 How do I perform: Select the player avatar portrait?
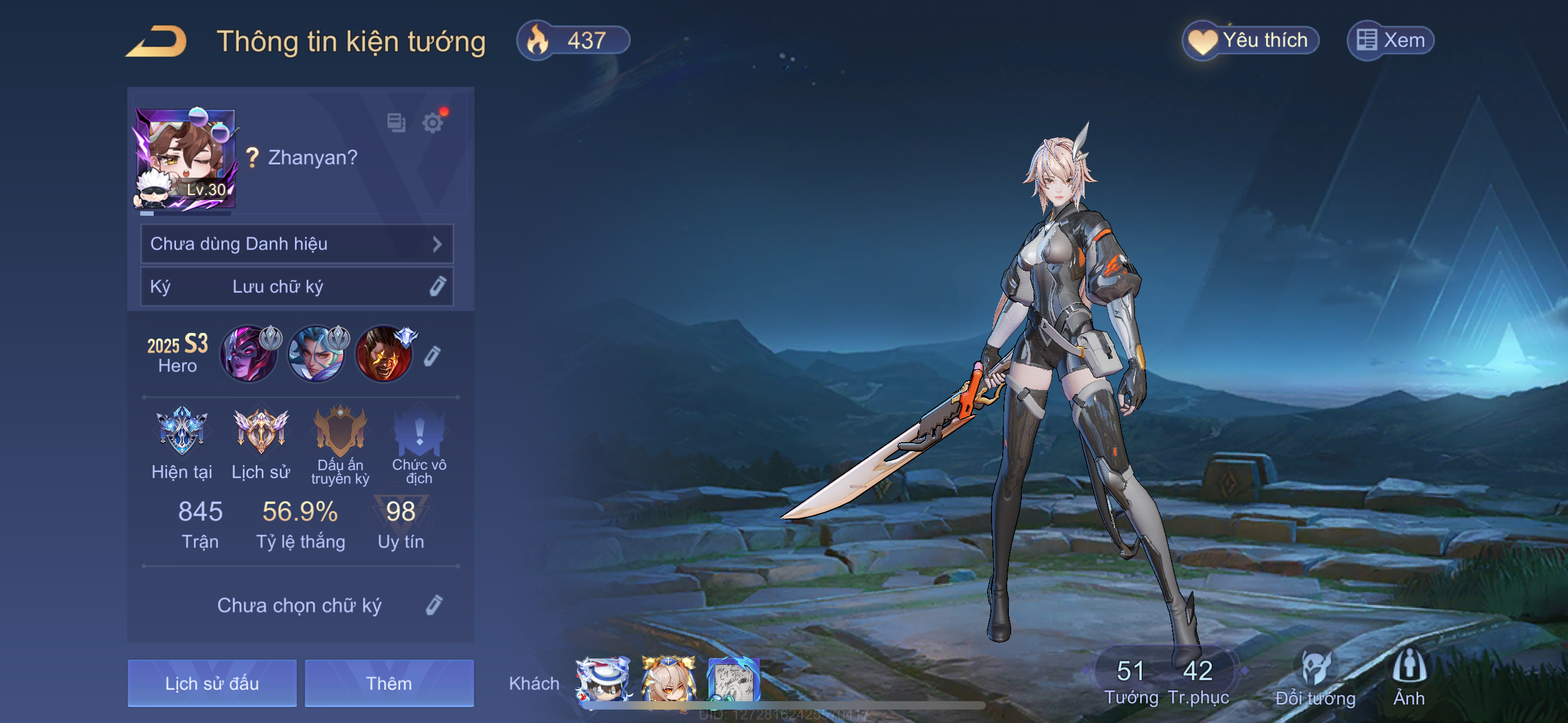[x=185, y=159]
